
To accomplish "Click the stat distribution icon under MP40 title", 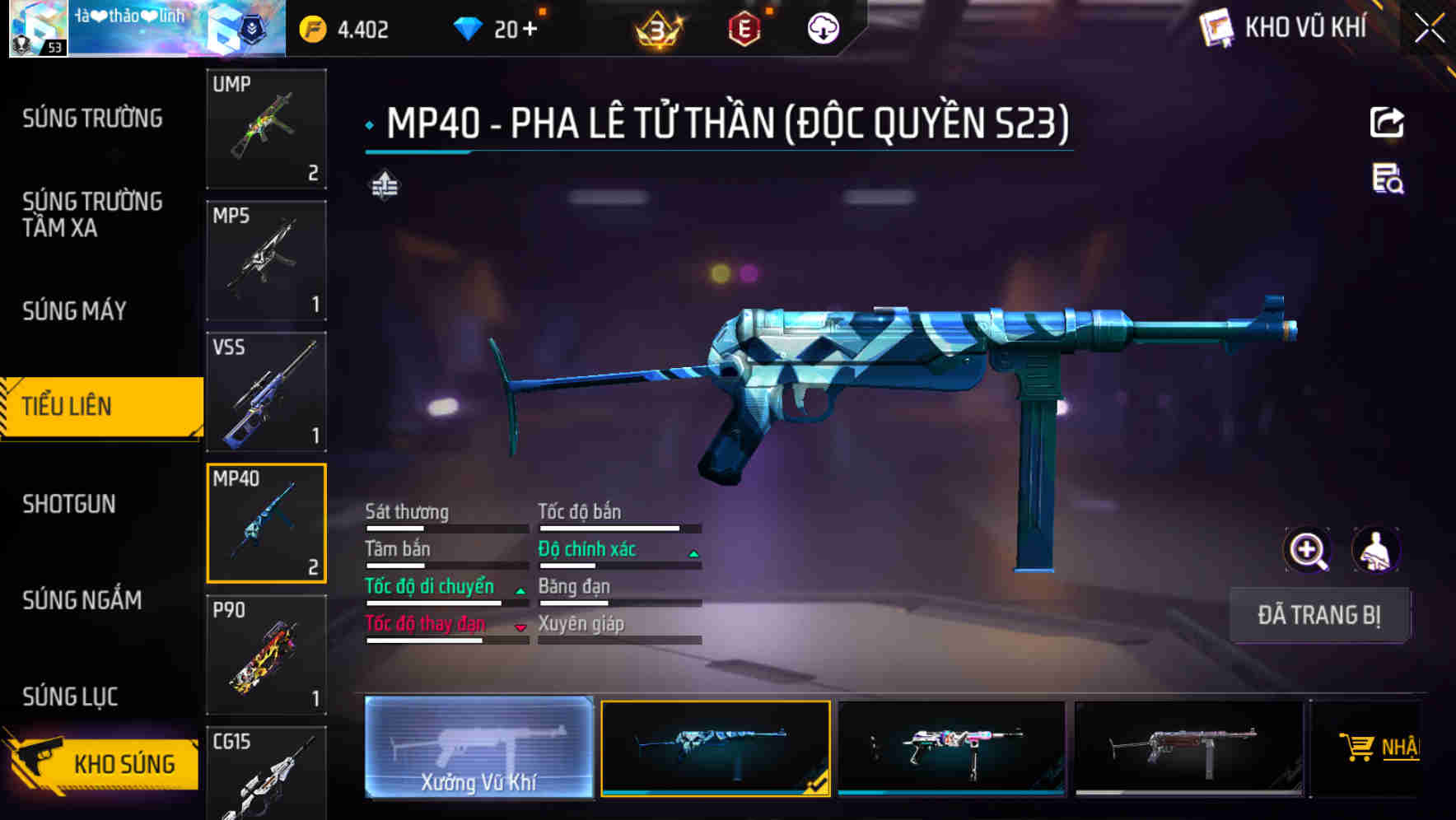I will (x=385, y=185).
